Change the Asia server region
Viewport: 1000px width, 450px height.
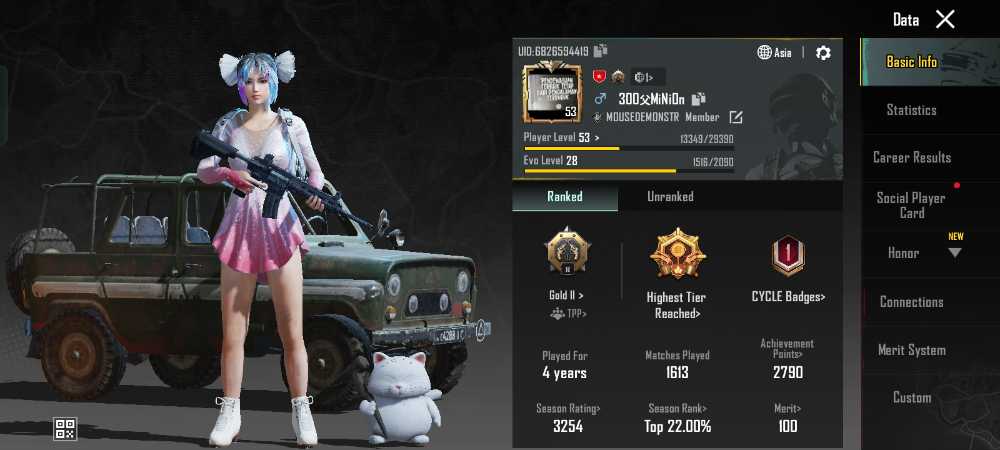[x=775, y=53]
